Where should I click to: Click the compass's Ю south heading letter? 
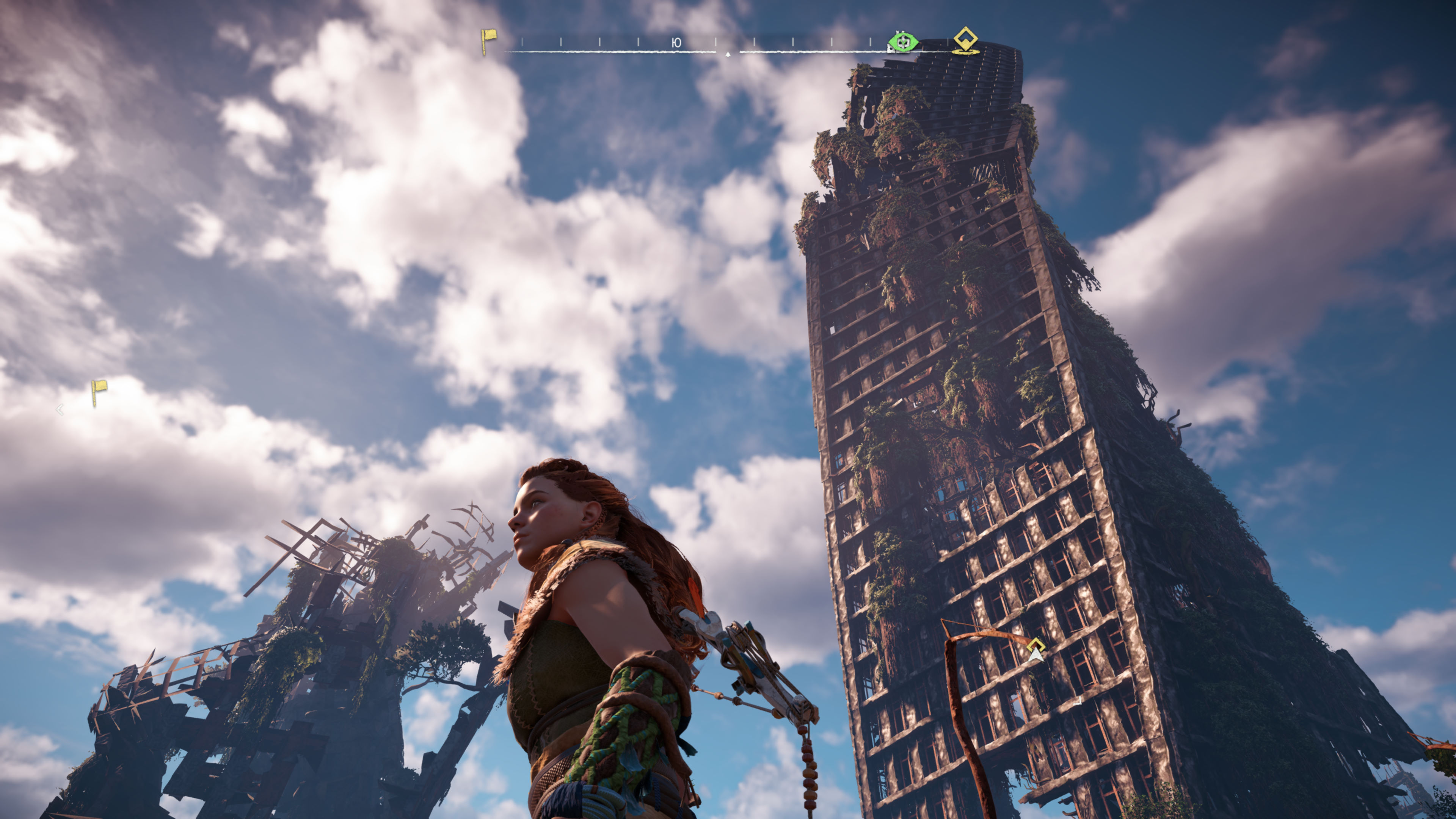coord(676,43)
